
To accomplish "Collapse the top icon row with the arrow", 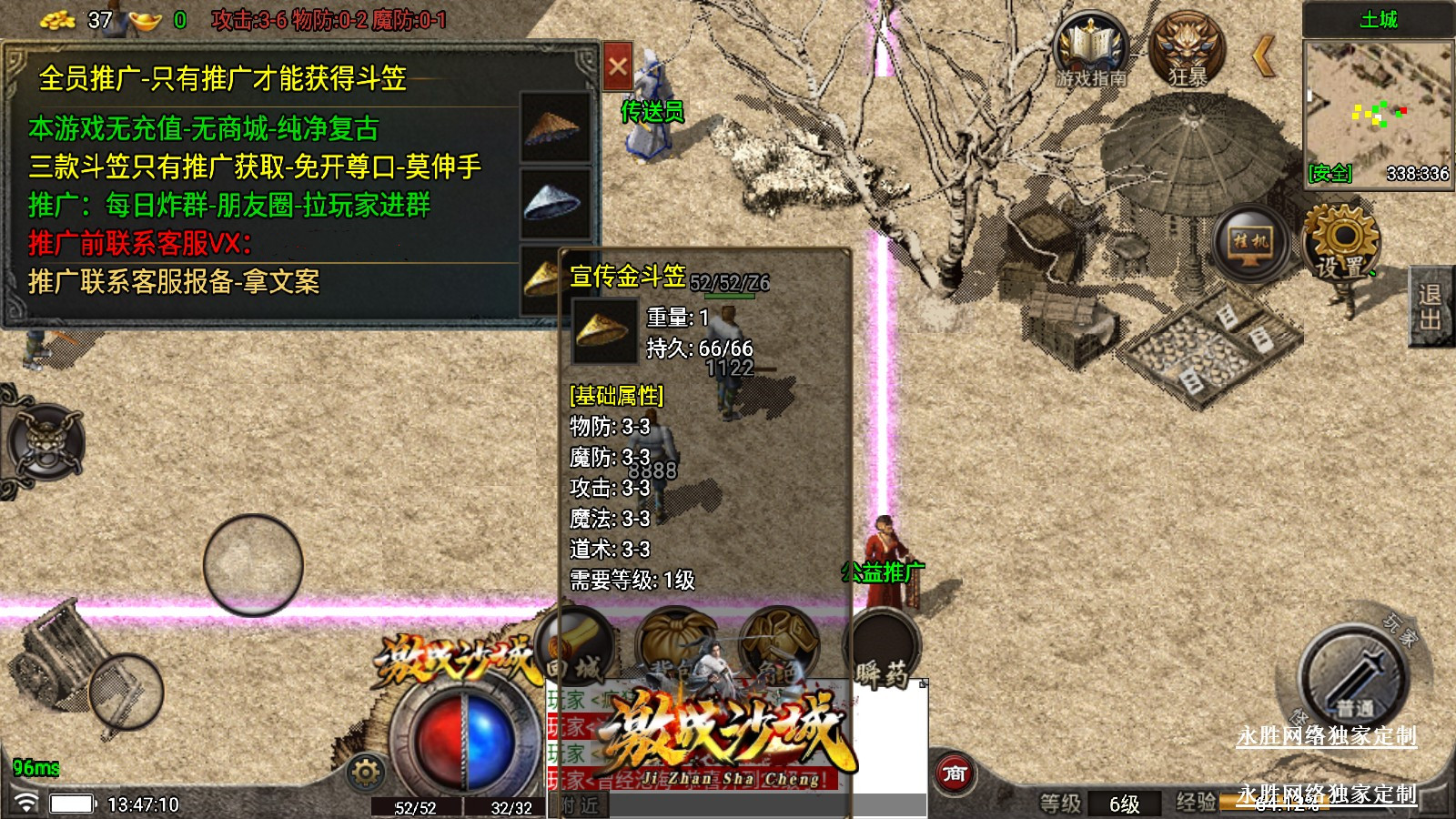I will coord(1264,56).
